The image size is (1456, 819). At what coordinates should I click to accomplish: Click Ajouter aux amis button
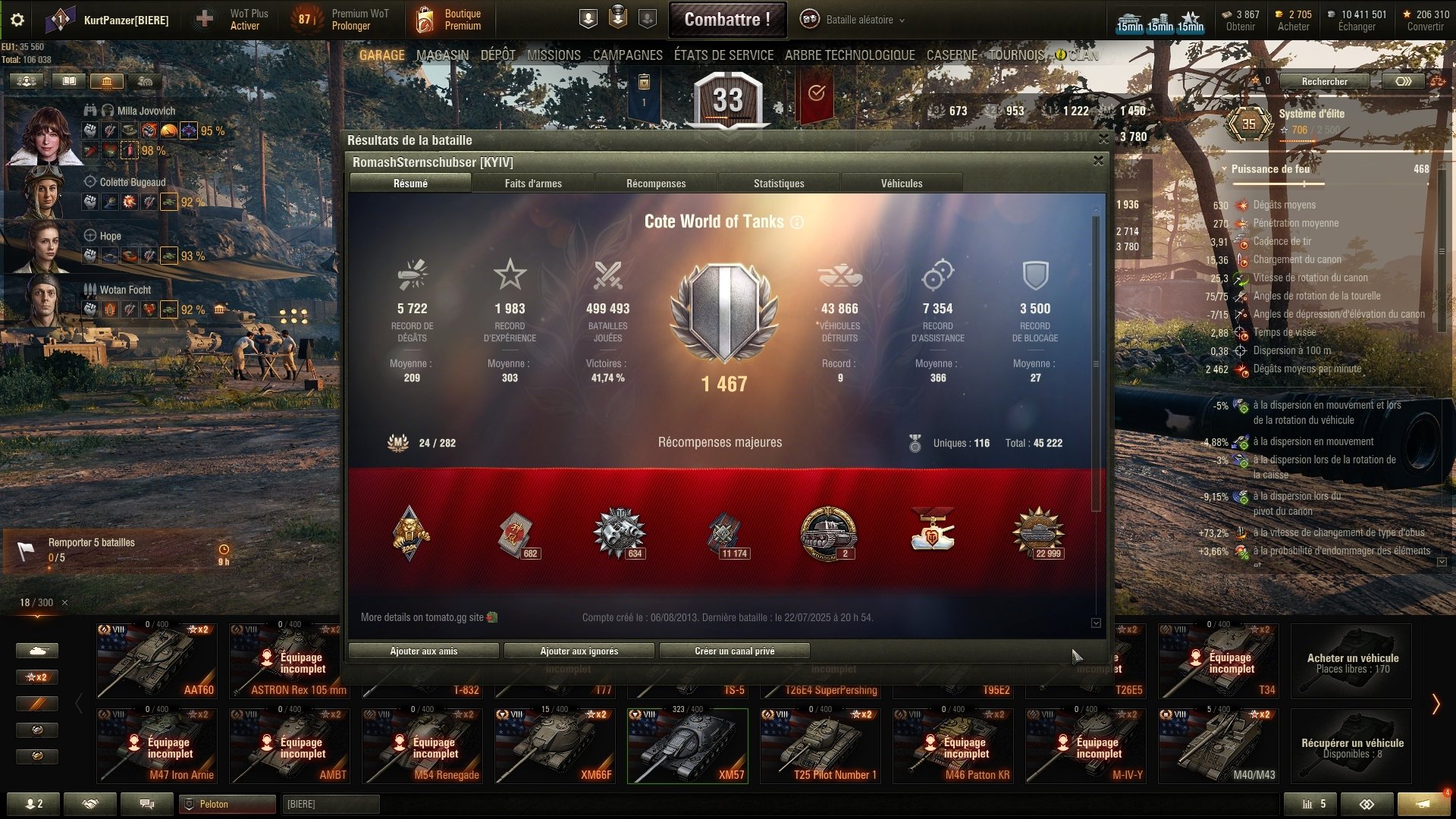(423, 651)
